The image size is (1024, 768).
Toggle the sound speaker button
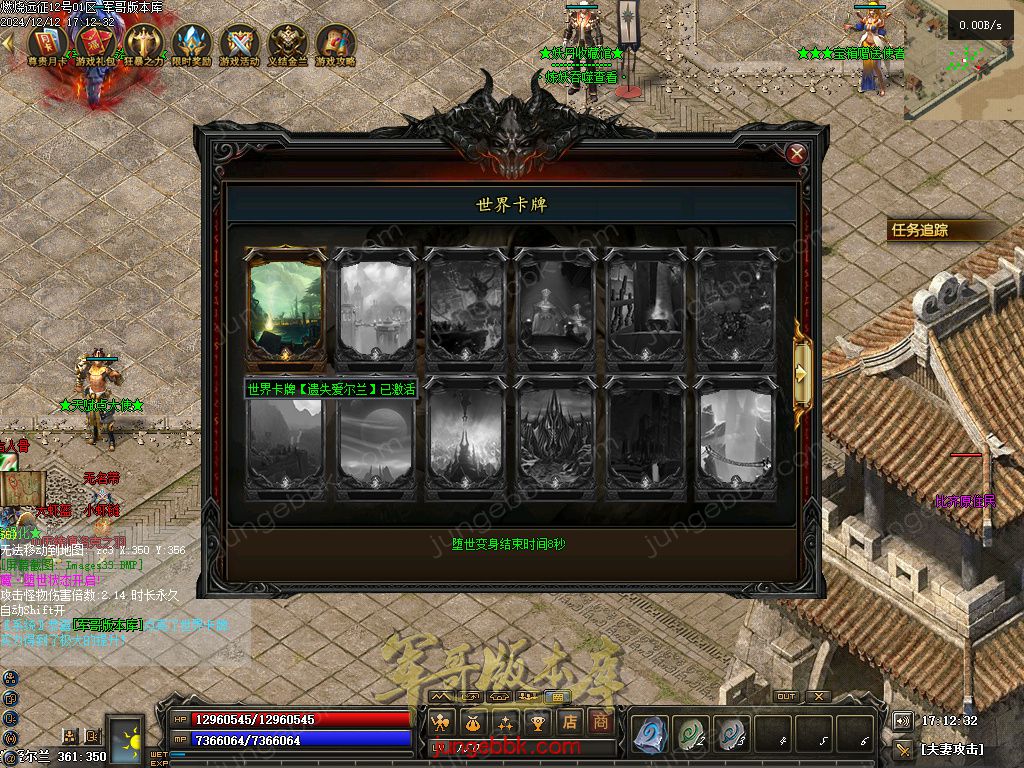pyautogui.click(x=902, y=721)
